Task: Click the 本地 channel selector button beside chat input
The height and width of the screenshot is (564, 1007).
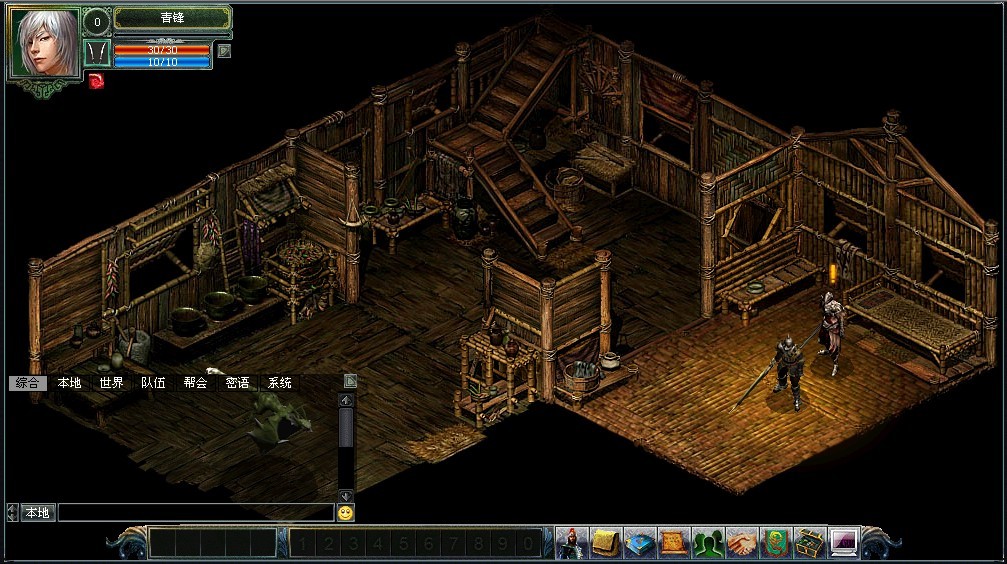Action: (37, 513)
